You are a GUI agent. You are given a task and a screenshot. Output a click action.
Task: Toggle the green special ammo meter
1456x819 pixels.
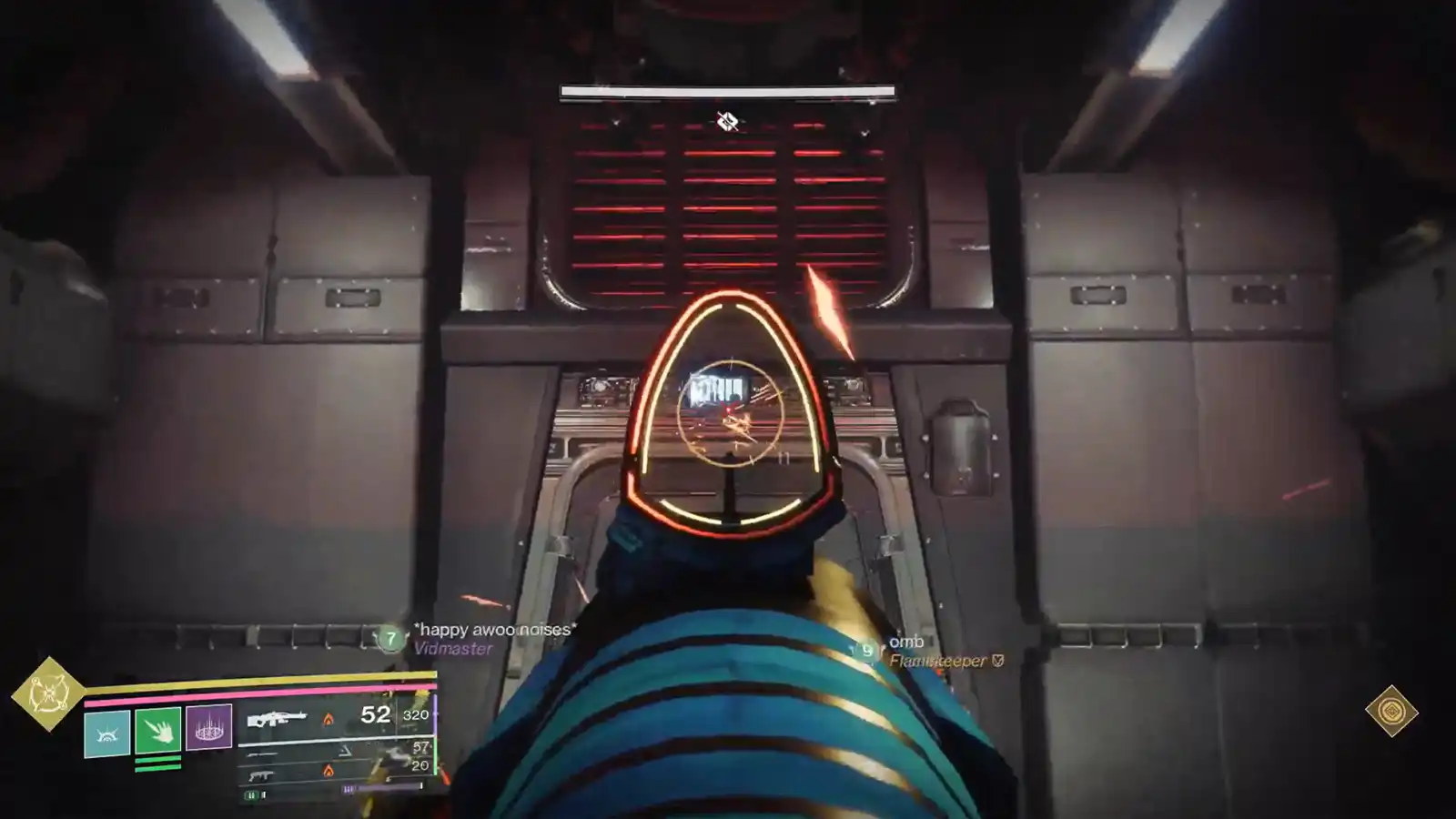[252, 794]
